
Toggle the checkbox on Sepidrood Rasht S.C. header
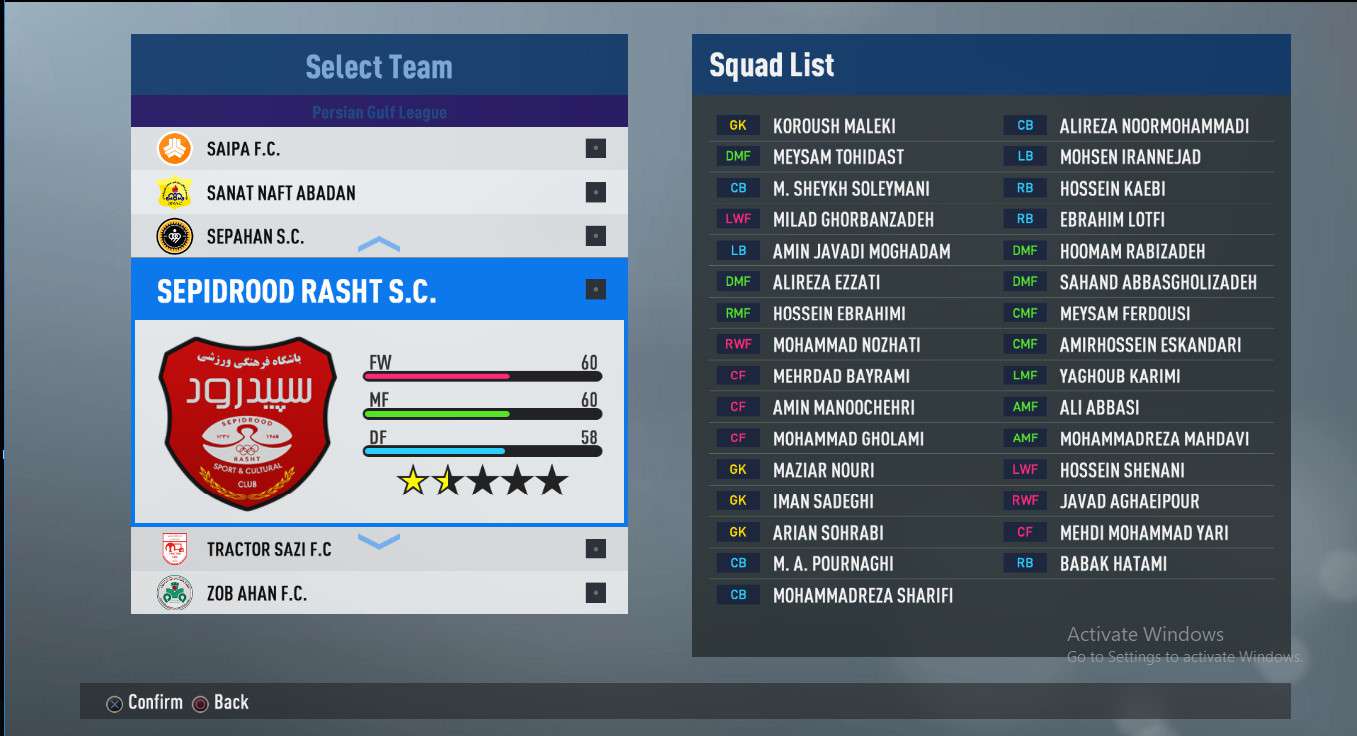[596, 290]
